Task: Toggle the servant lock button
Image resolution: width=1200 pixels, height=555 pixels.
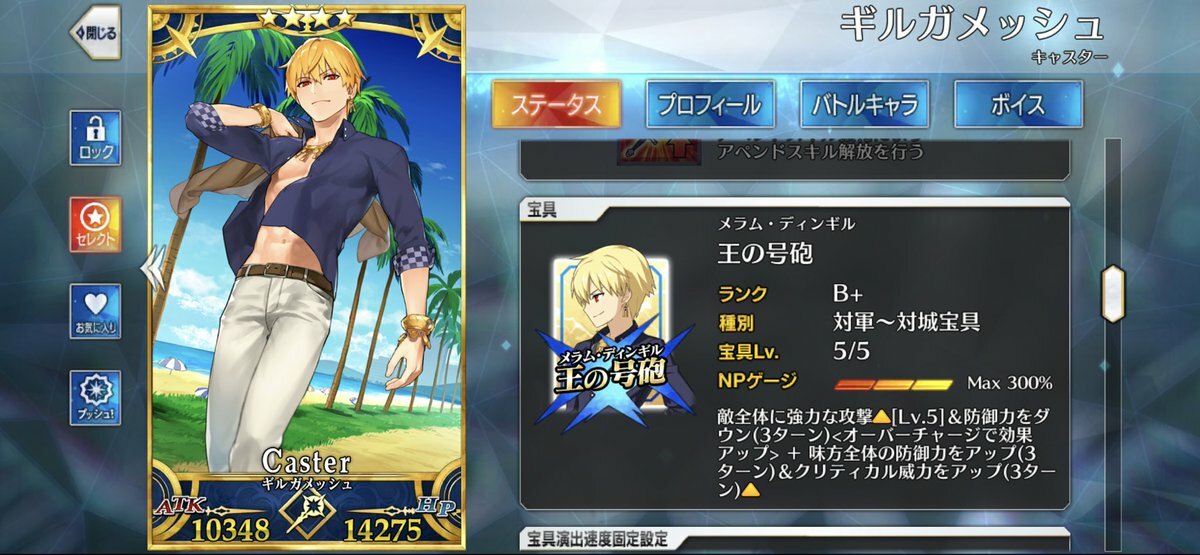Action: 95,137
